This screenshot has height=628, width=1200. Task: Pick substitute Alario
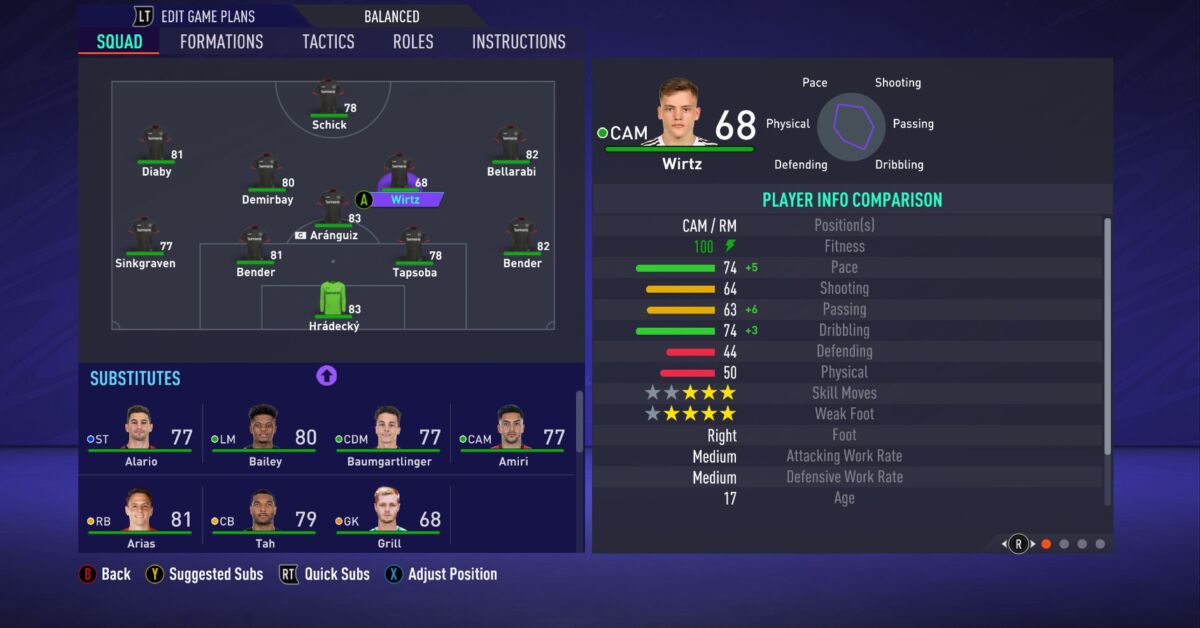pos(141,434)
